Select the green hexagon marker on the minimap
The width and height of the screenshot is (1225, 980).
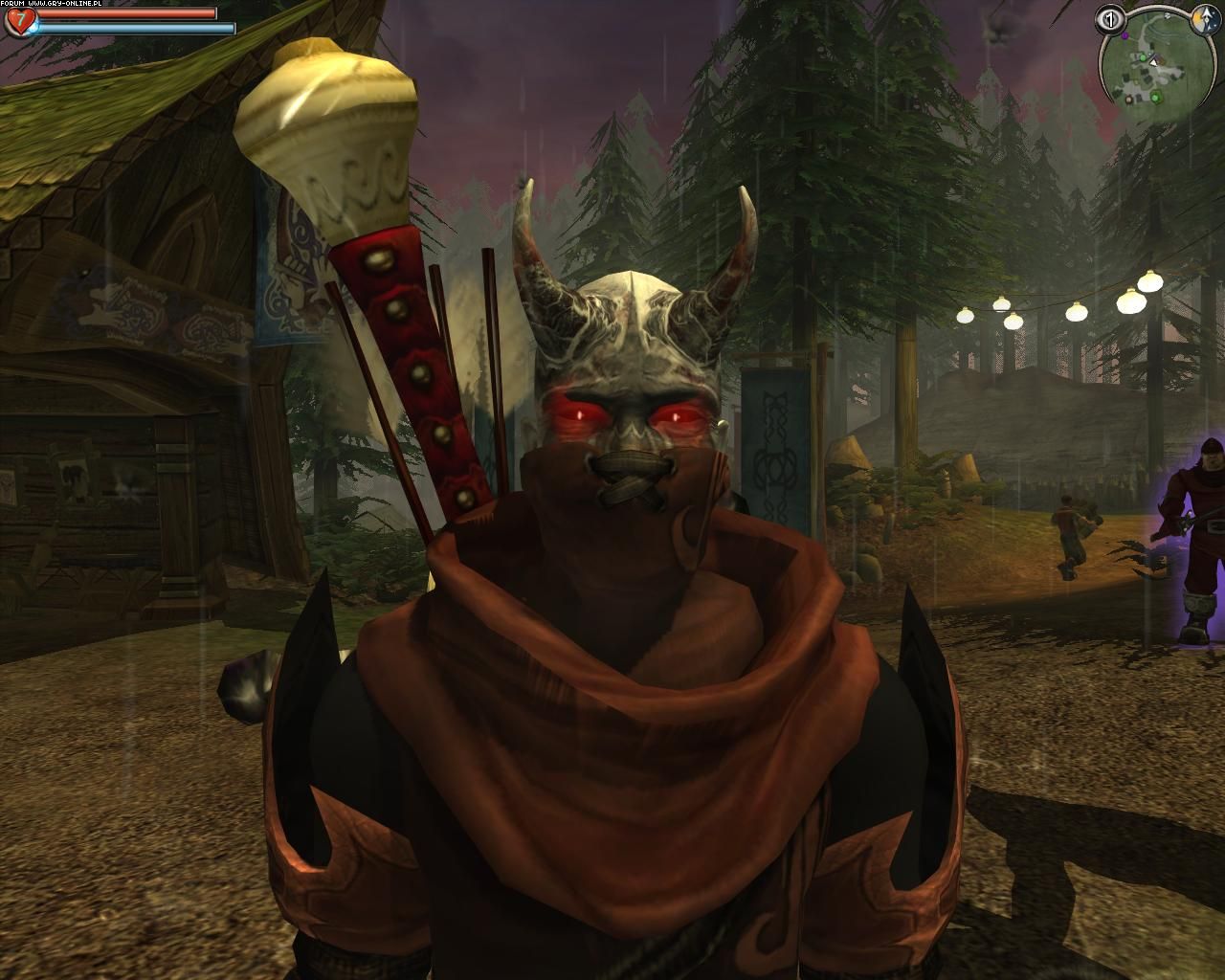(1156, 98)
